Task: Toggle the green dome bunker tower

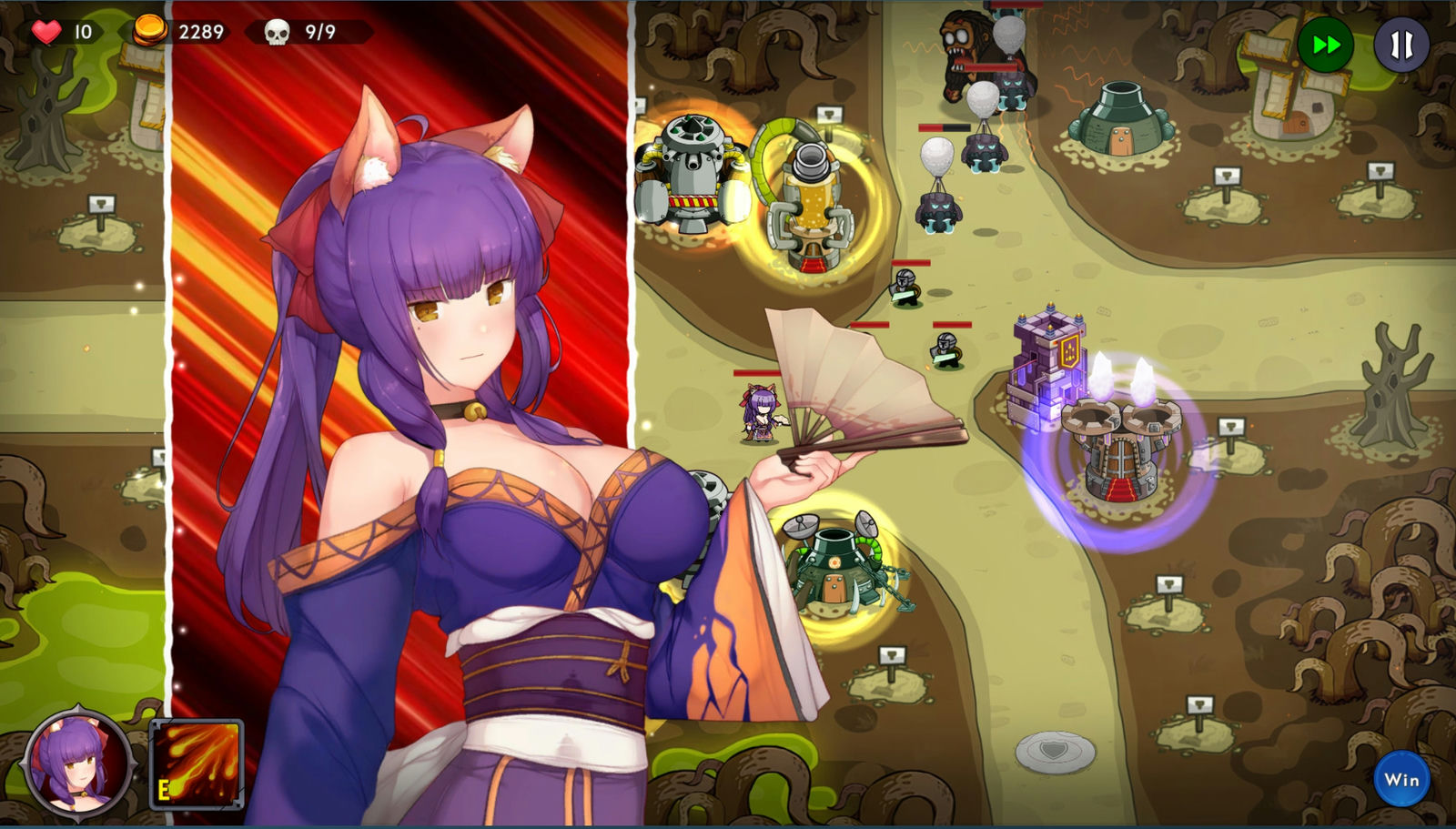Action: click(x=1123, y=123)
